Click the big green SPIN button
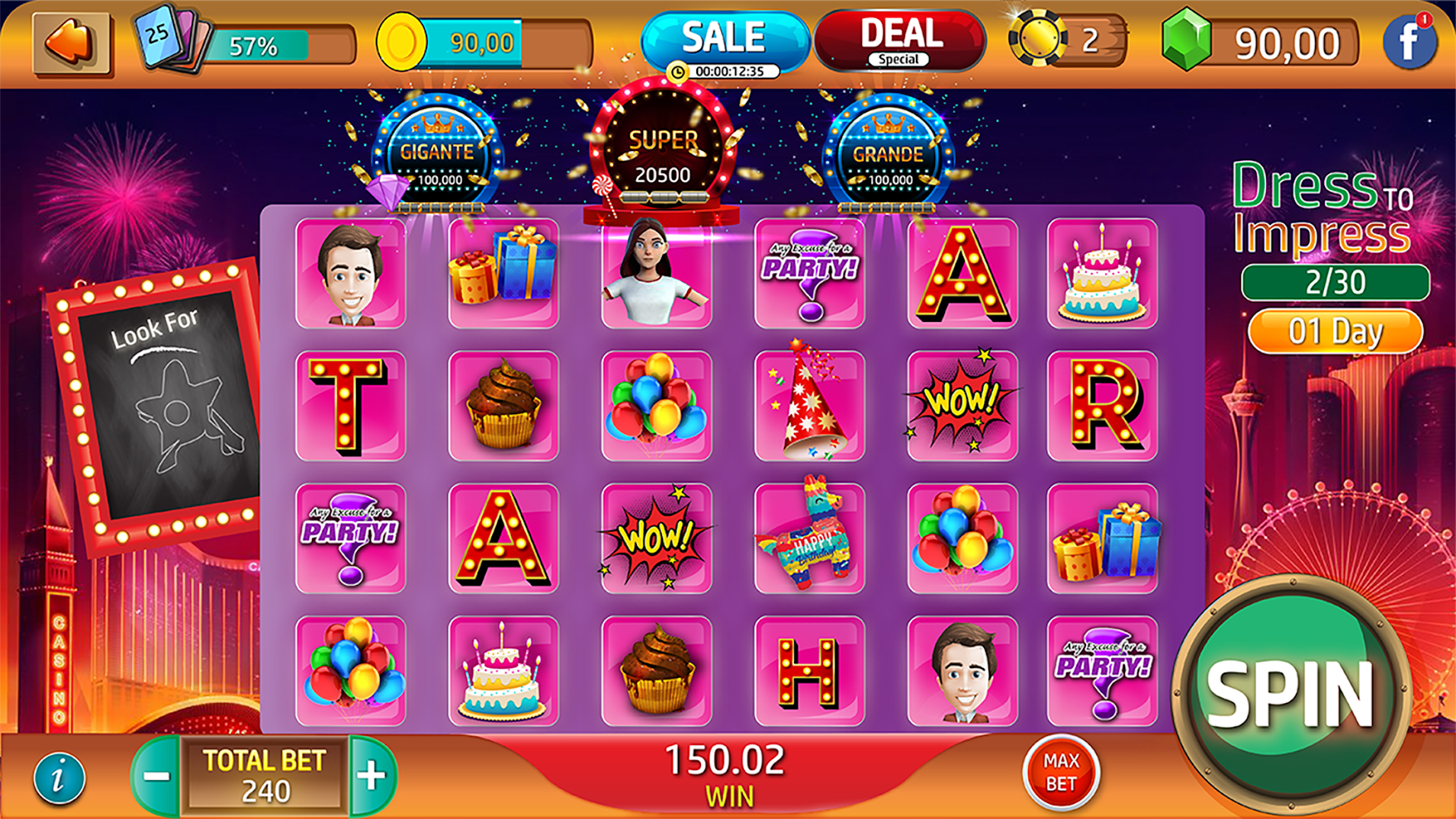1456x819 pixels. [x=1291, y=692]
